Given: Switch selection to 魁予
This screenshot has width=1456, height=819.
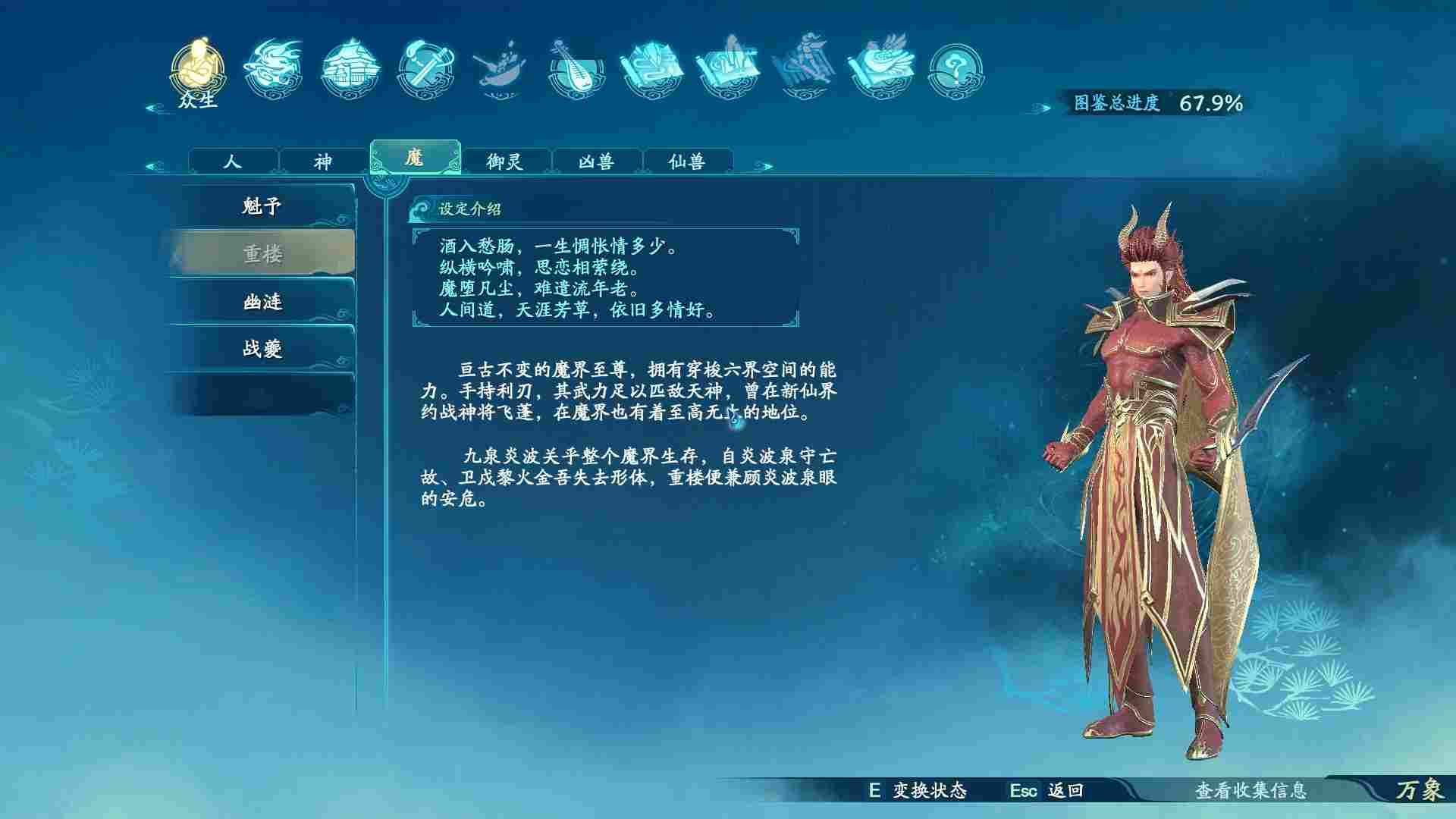Looking at the screenshot, I should (262, 205).
